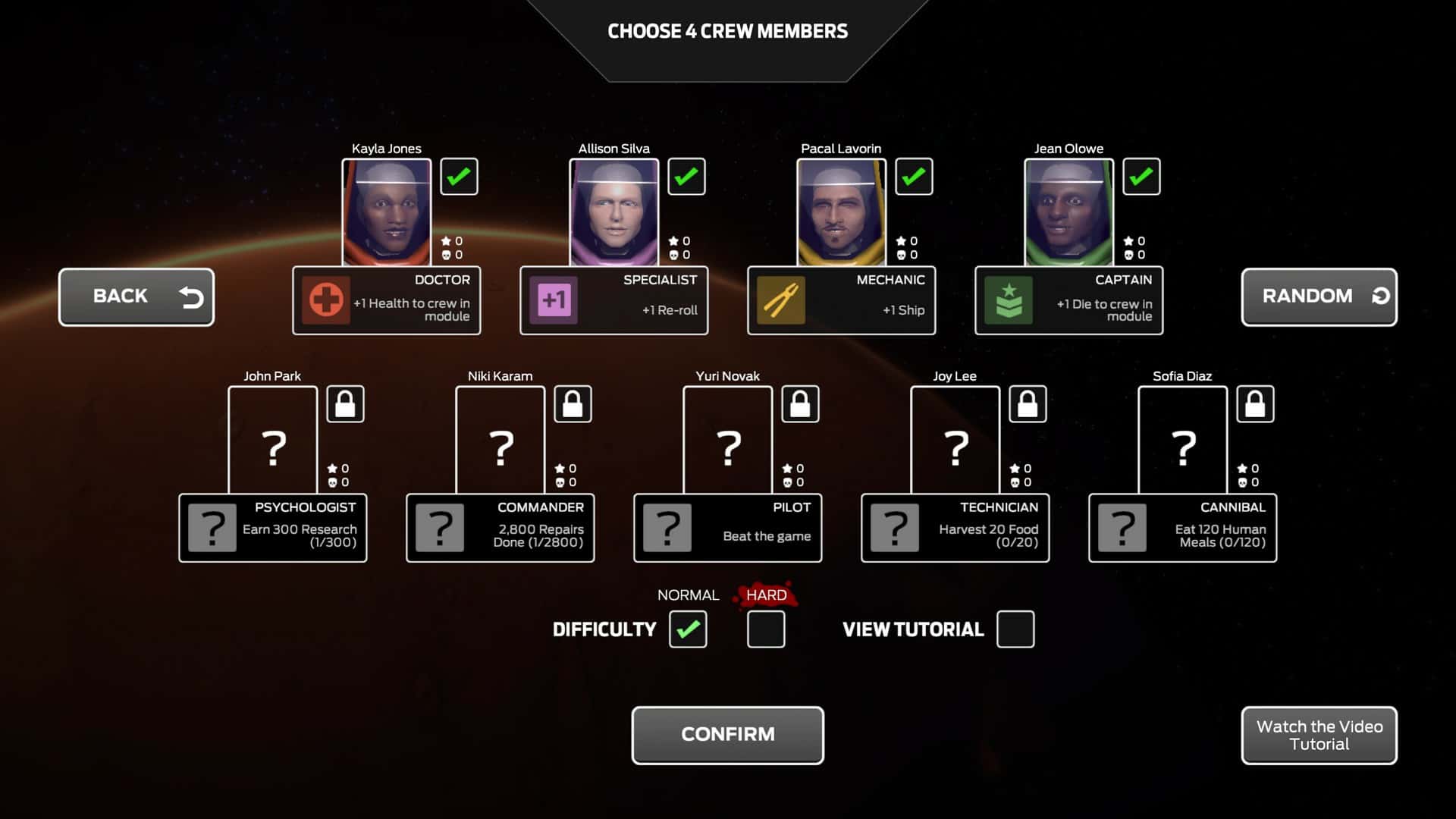Click the Back return arrow icon

[x=191, y=297]
